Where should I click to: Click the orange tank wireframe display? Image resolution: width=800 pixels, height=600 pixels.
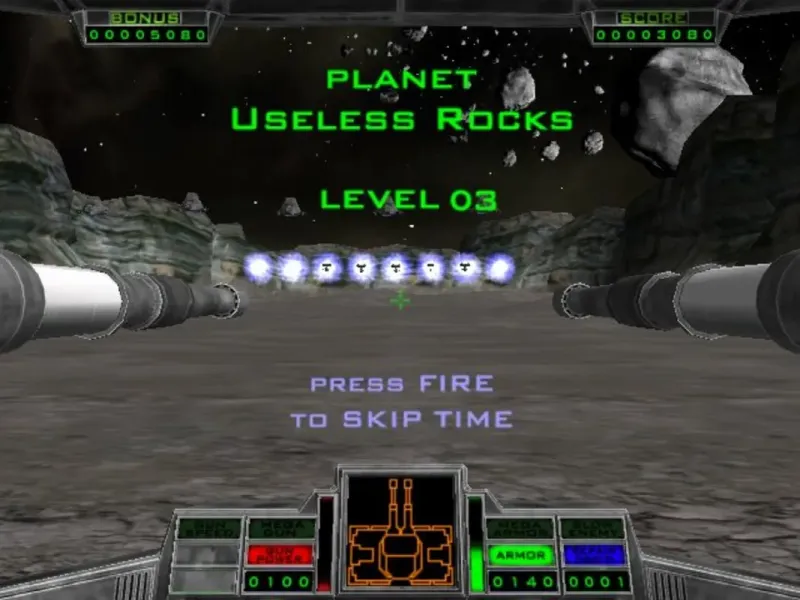point(400,529)
